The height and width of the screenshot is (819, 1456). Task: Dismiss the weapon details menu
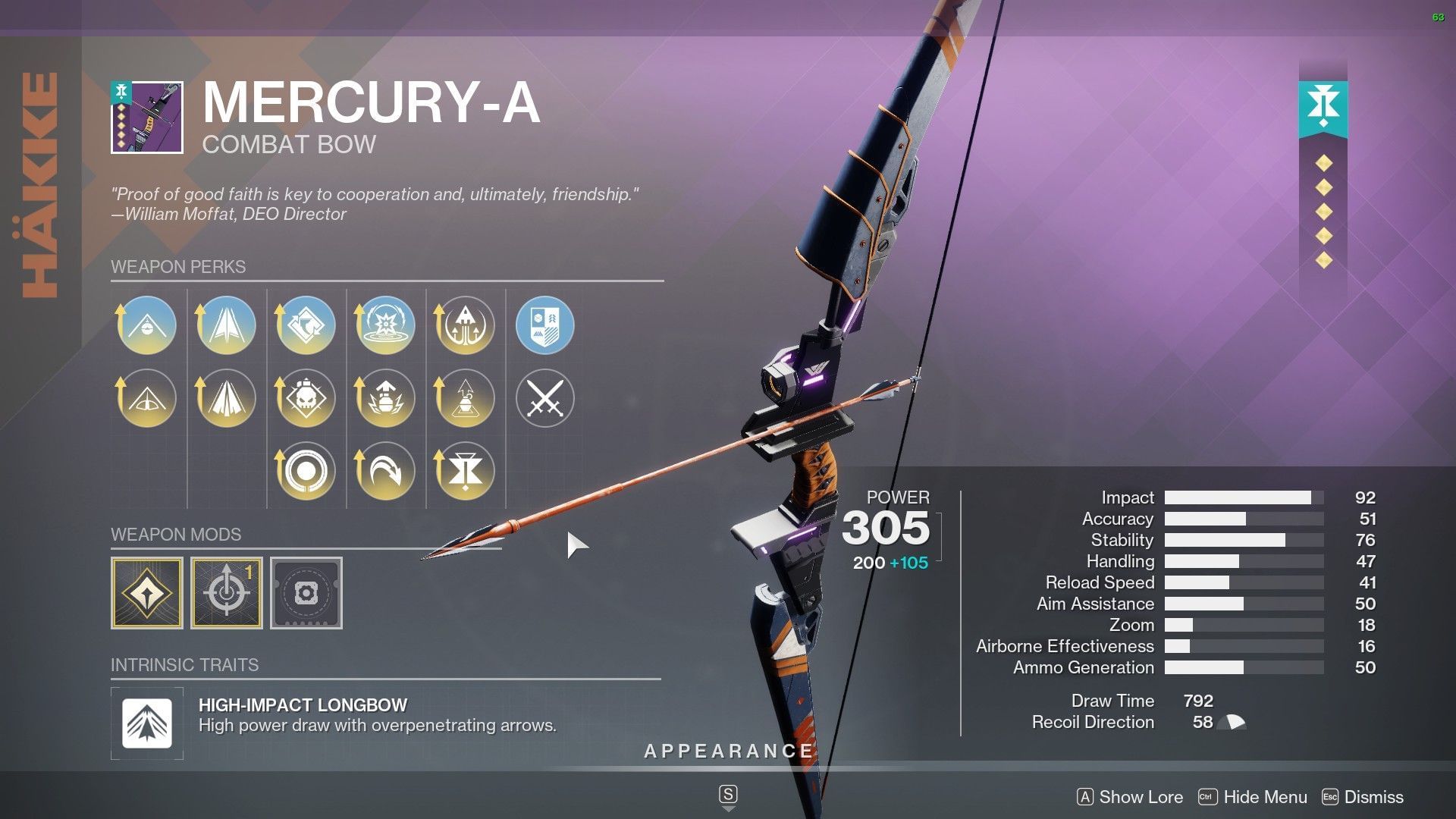pos(1373,797)
